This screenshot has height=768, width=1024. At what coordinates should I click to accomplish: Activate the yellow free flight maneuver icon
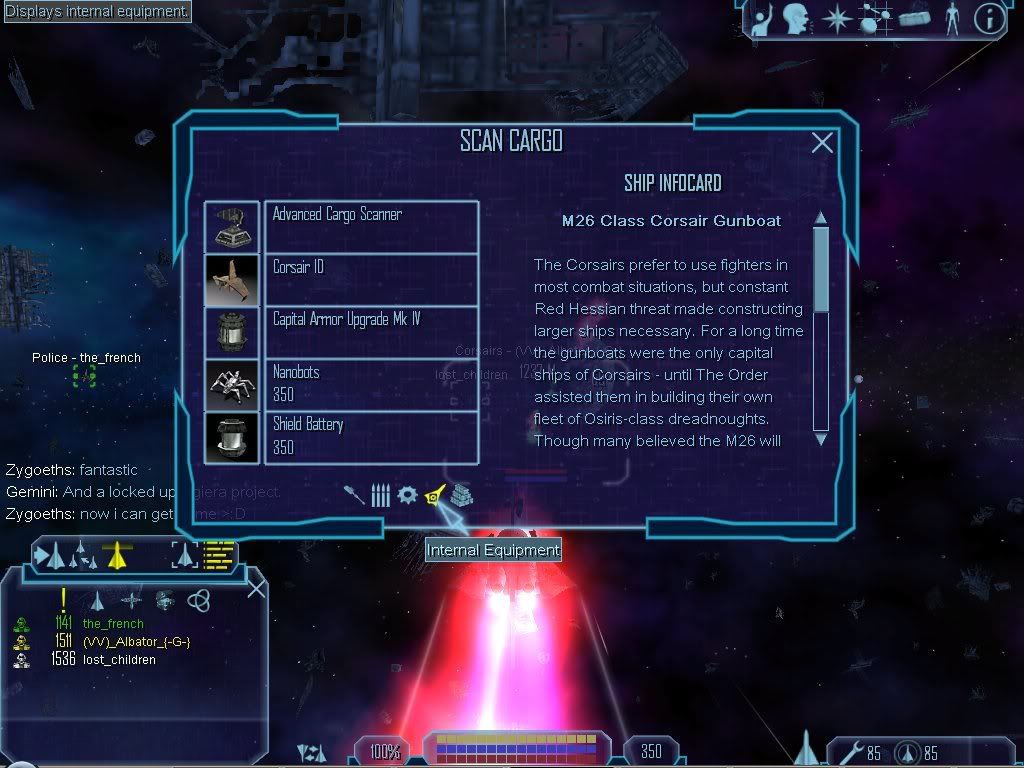tap(118, 553)
